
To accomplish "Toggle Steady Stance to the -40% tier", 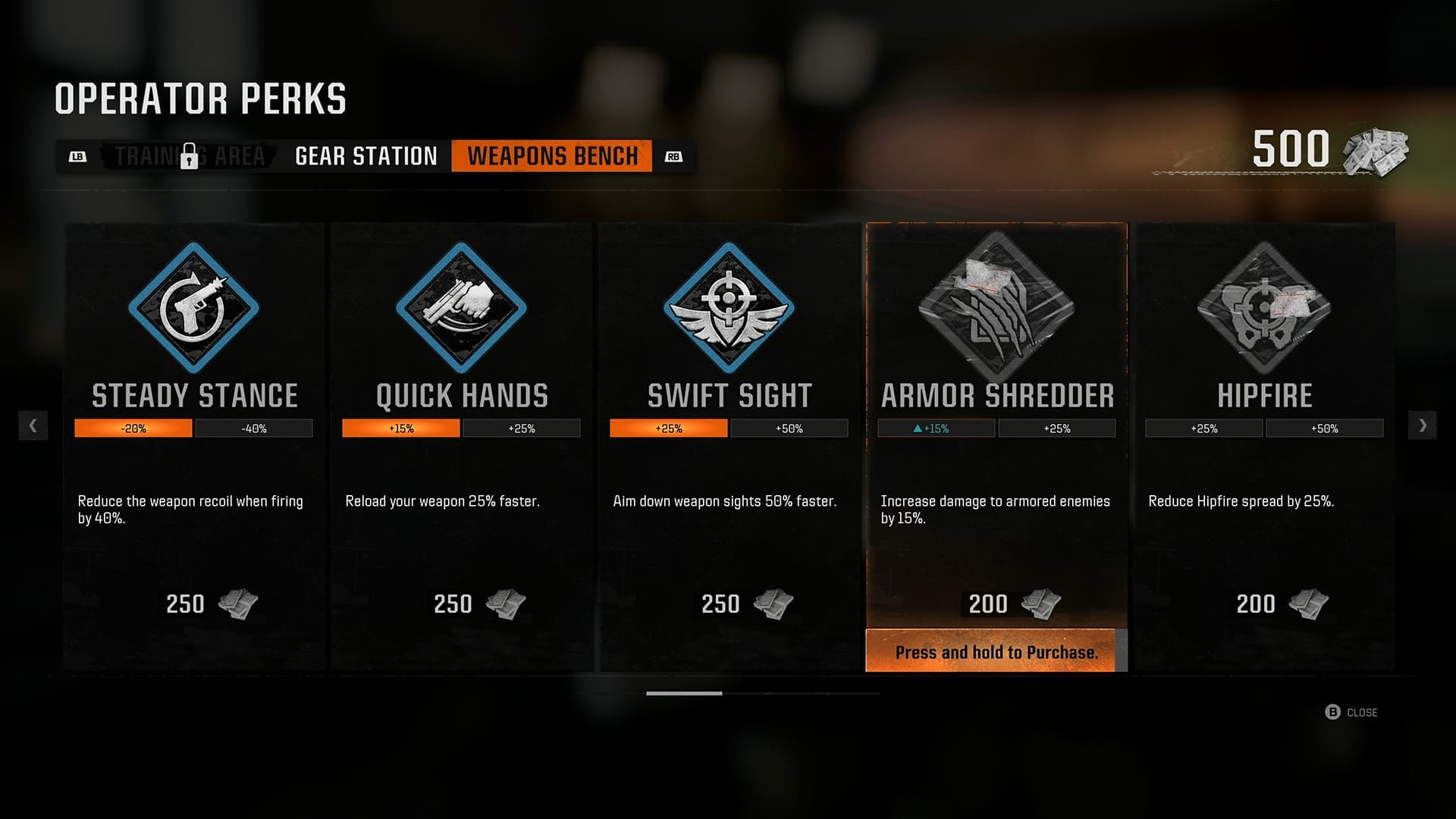I will pyautogui.click(x=254, y=428).
